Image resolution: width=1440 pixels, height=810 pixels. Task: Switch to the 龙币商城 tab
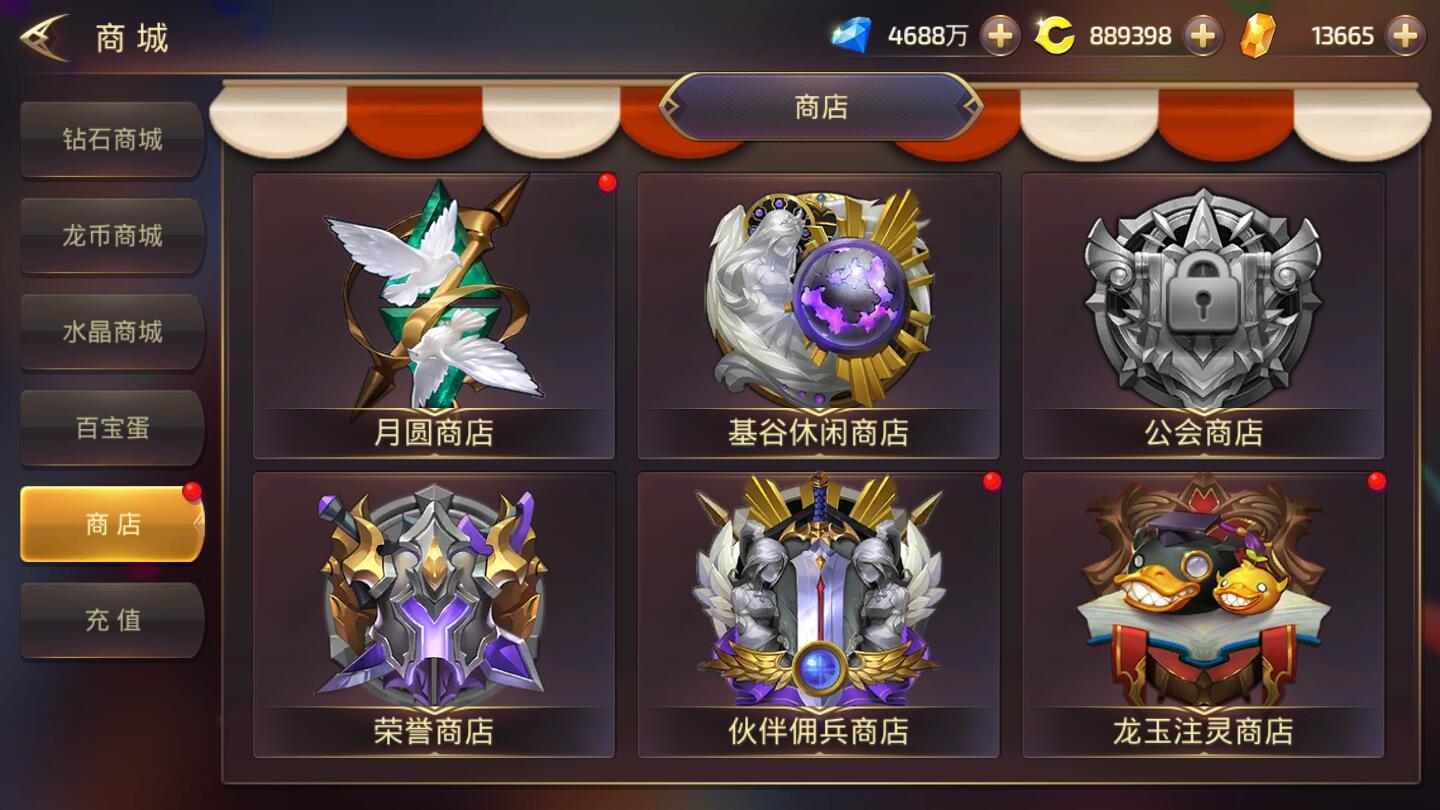[111, 236]
